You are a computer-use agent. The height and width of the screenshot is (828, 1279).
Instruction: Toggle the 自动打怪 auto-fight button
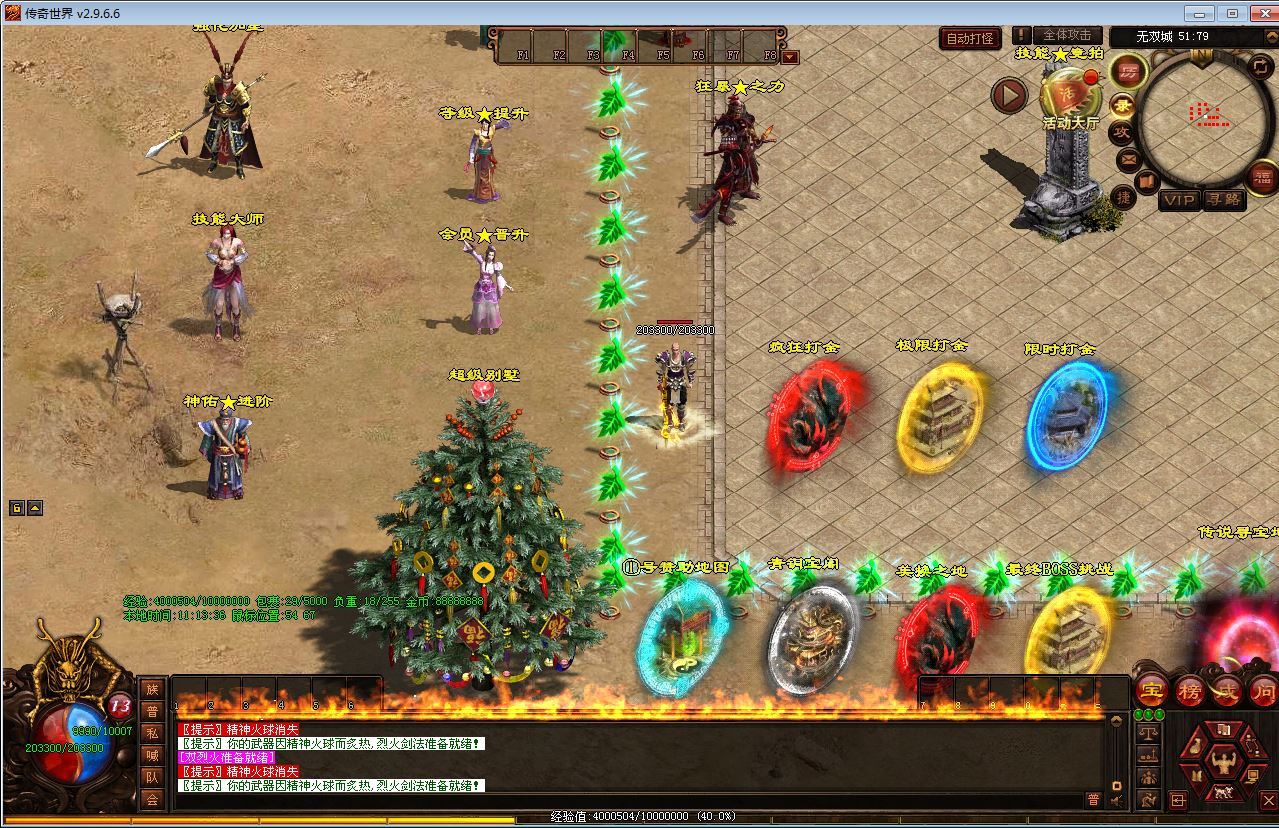(x=970, y=39)
